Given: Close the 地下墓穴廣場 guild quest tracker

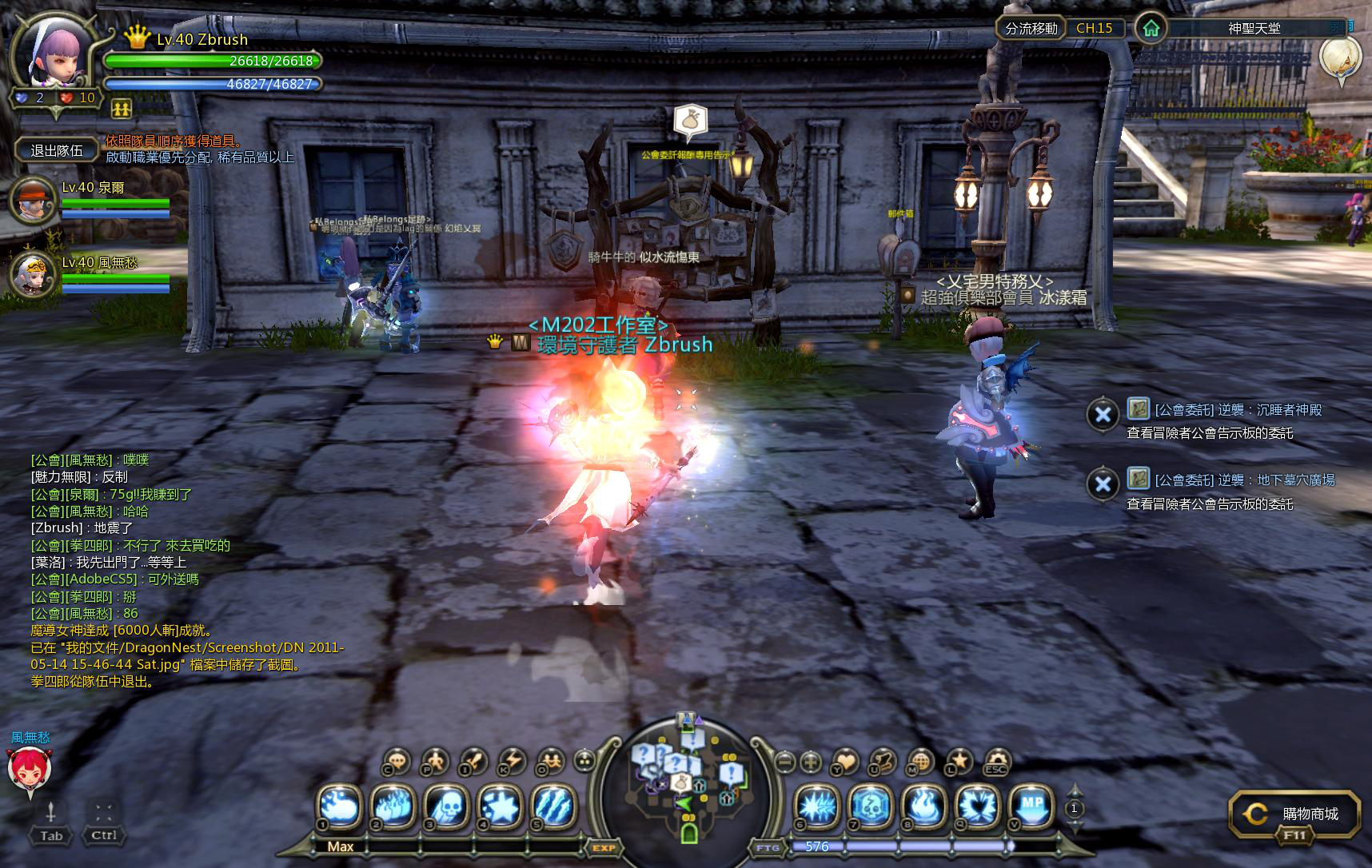Looking at the screenshot, I should (1103, 484).
